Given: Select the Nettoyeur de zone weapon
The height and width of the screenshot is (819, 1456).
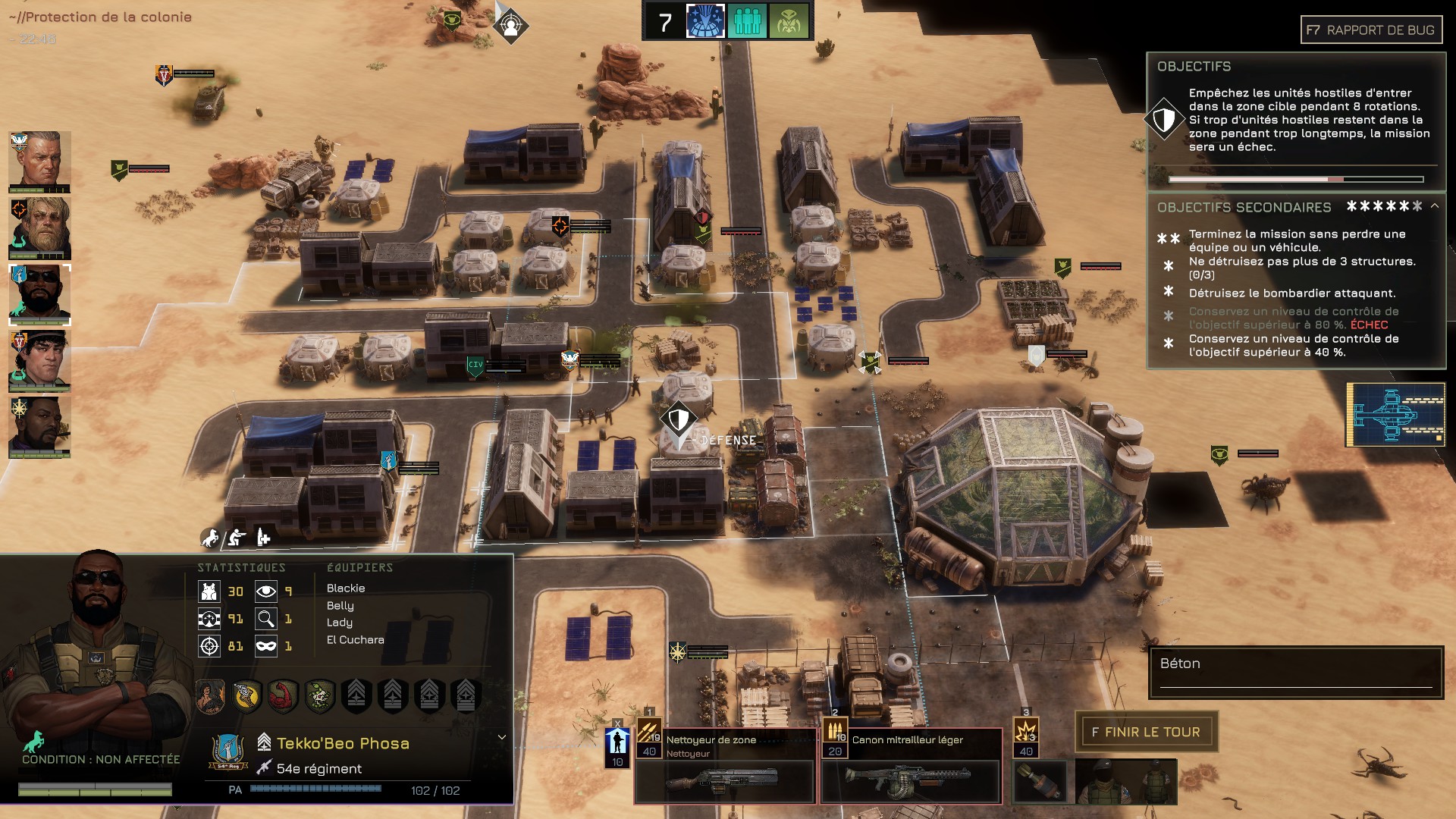Looking at the screenshot, I should tap(724, 765).
